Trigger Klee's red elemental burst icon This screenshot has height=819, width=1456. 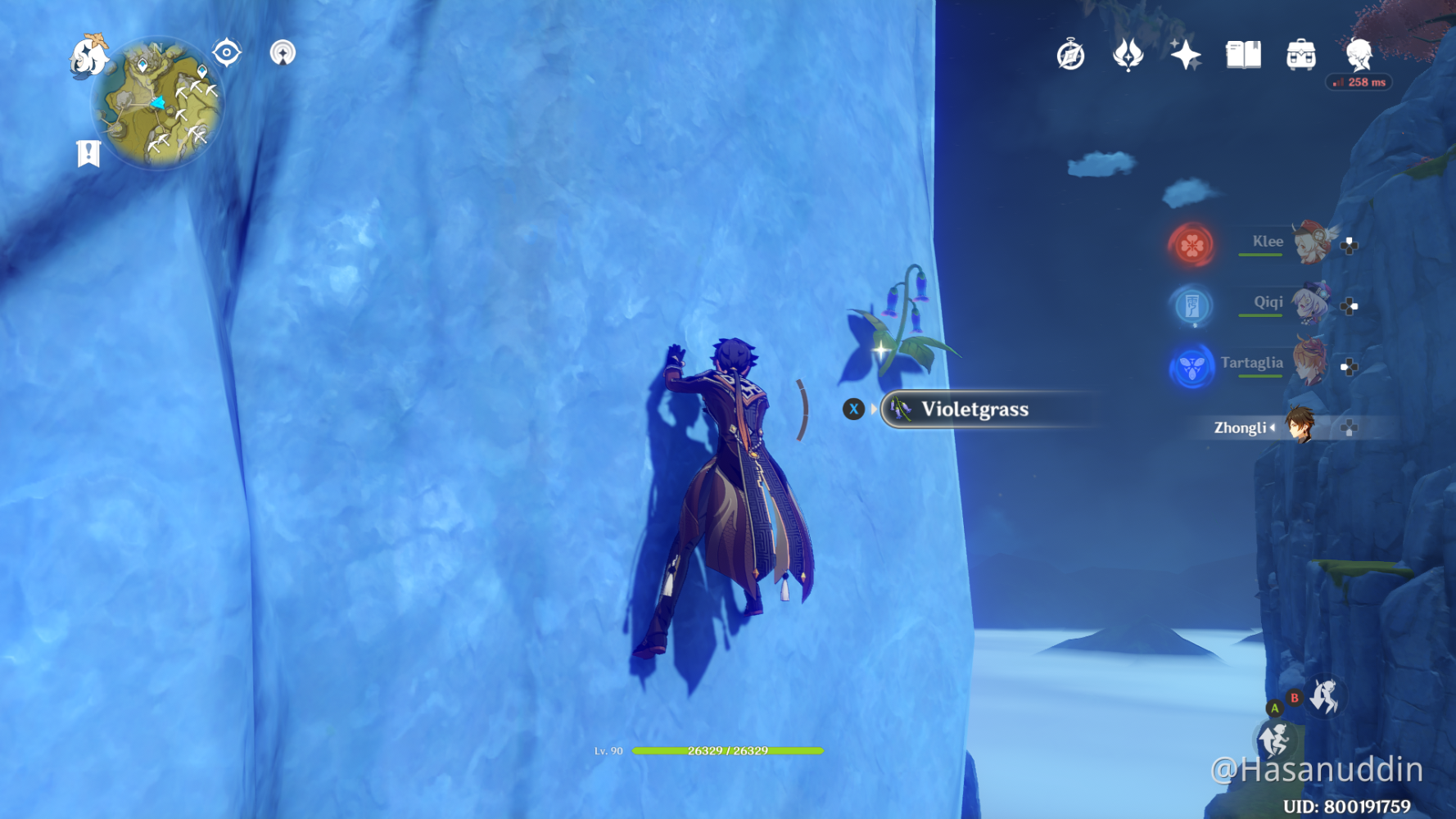[1191, 244]
